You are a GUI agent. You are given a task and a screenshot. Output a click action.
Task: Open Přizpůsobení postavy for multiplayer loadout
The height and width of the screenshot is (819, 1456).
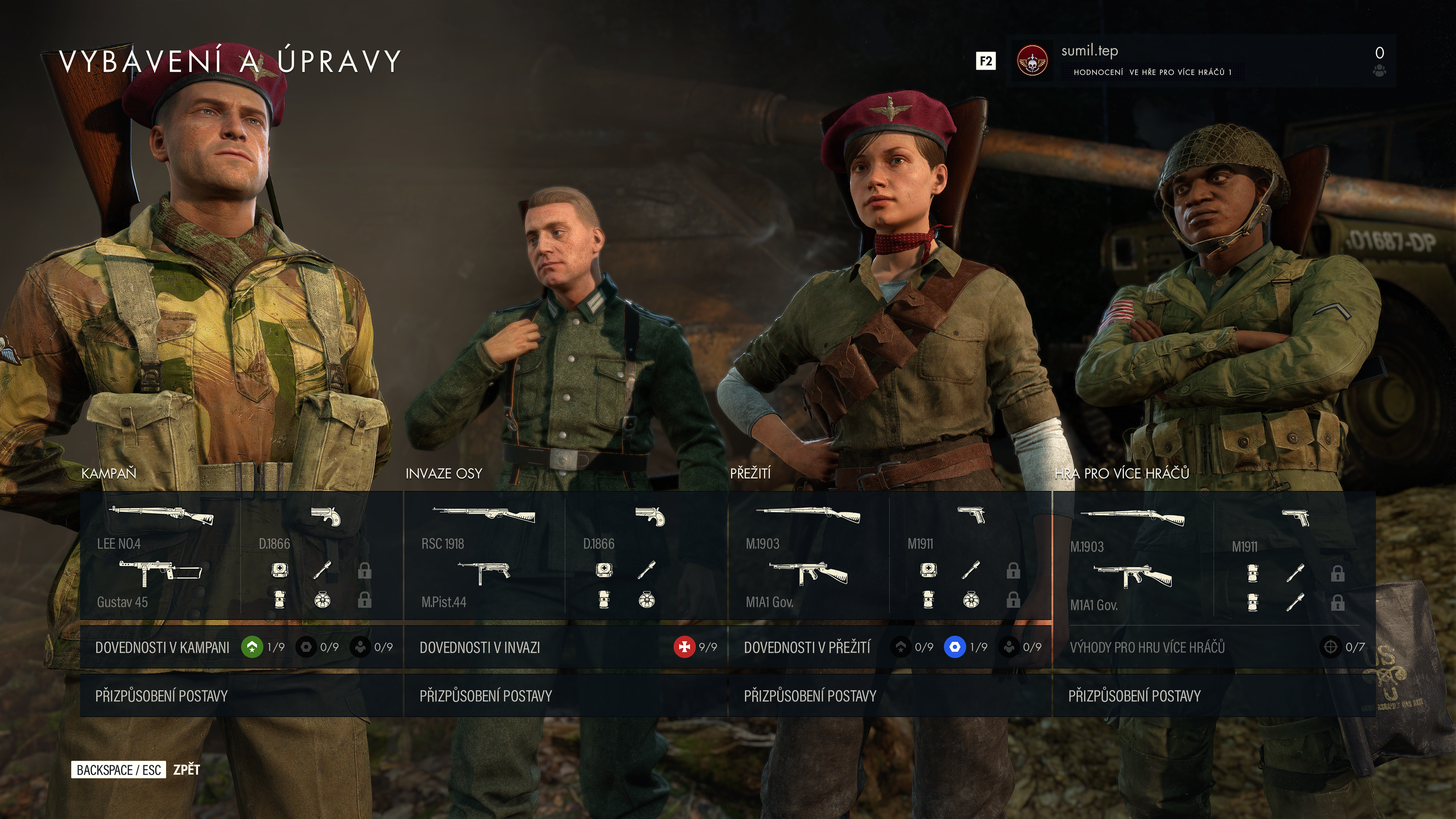pyautogui.click(x=1214, y=696)
